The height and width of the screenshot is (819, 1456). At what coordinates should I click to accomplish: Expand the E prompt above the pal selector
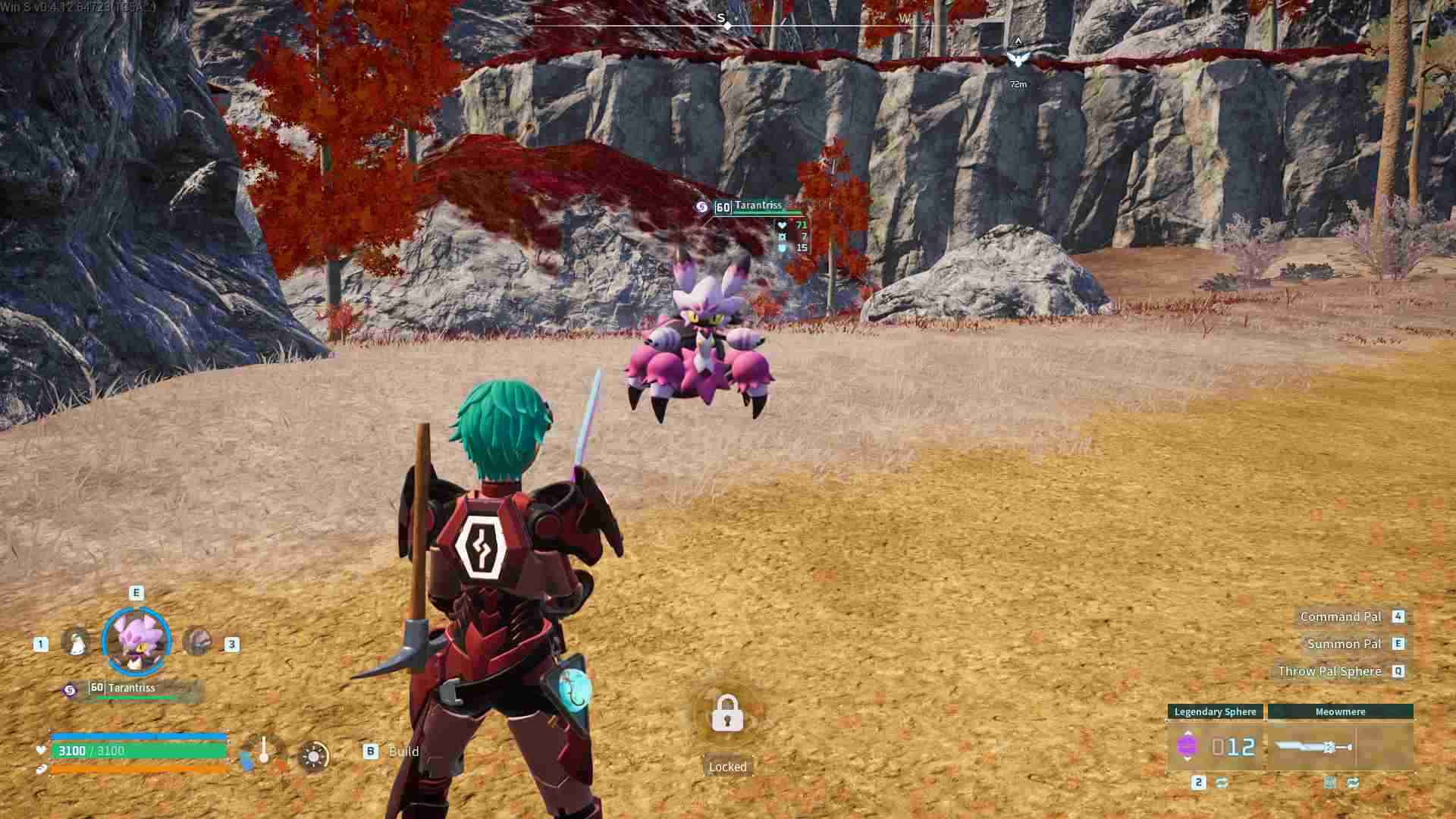point(136,593)
